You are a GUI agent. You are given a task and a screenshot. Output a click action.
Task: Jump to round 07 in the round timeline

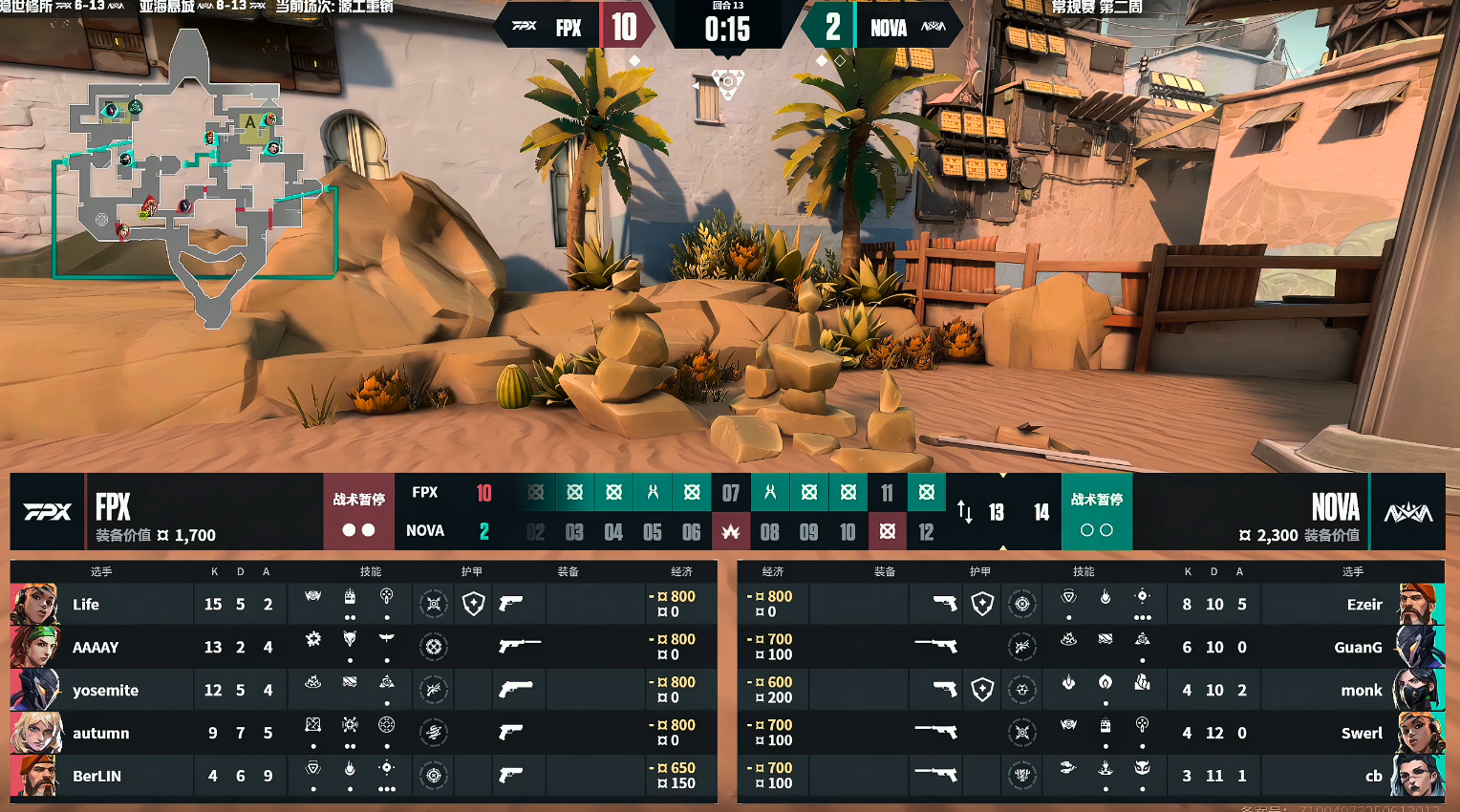point(731,493)
